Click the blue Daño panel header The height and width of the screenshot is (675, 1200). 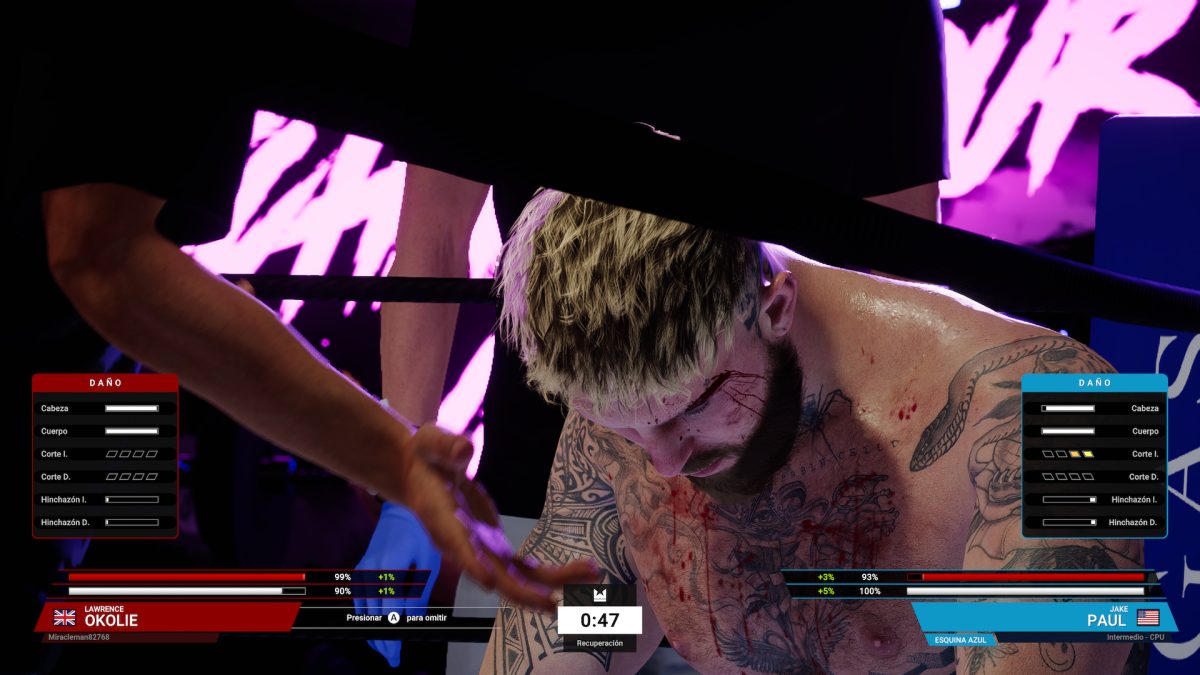tap(1094, 383)
